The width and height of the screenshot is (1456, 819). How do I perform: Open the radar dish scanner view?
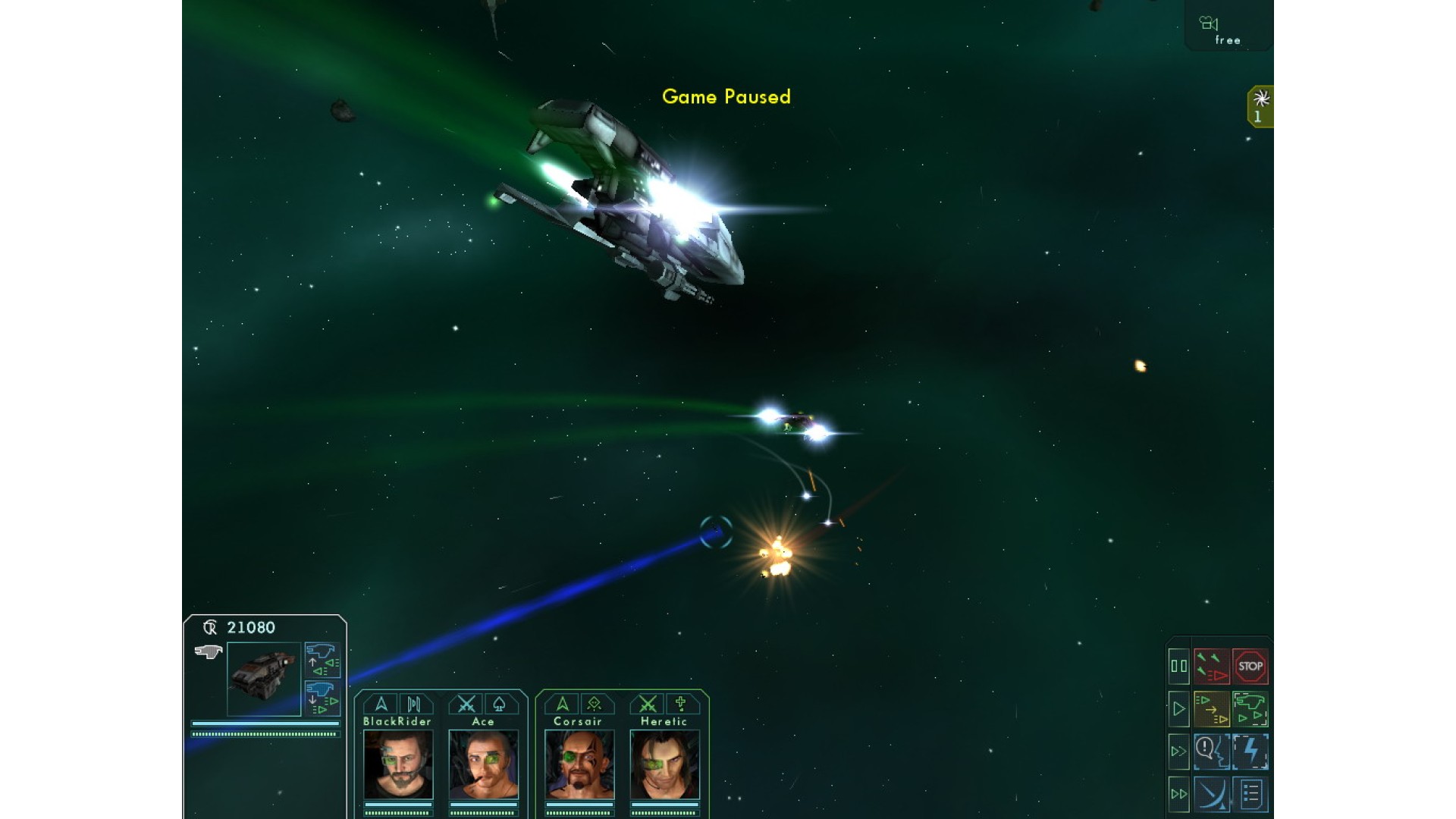(1212, 794)
